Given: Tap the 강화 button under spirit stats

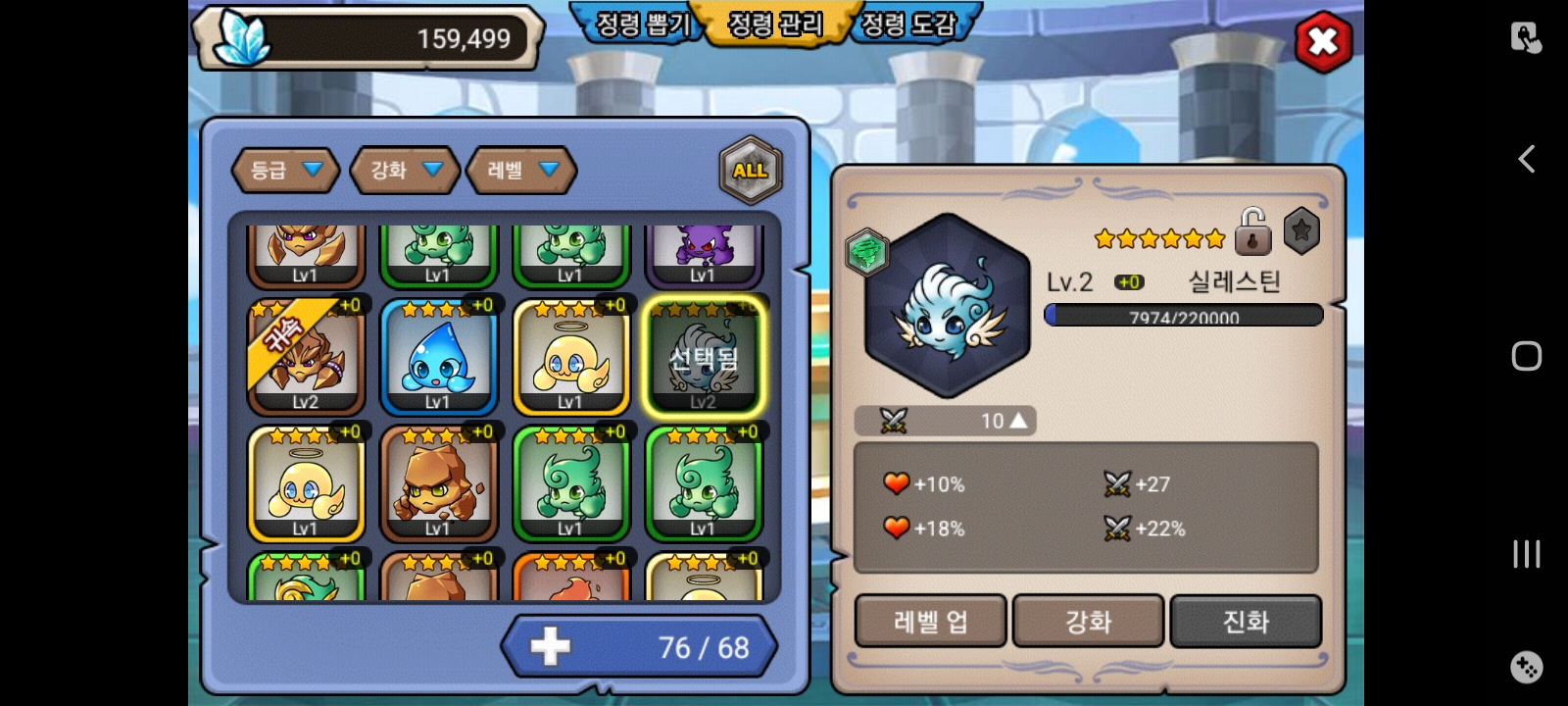Looking at the screenshot, I should point(1088,622).
